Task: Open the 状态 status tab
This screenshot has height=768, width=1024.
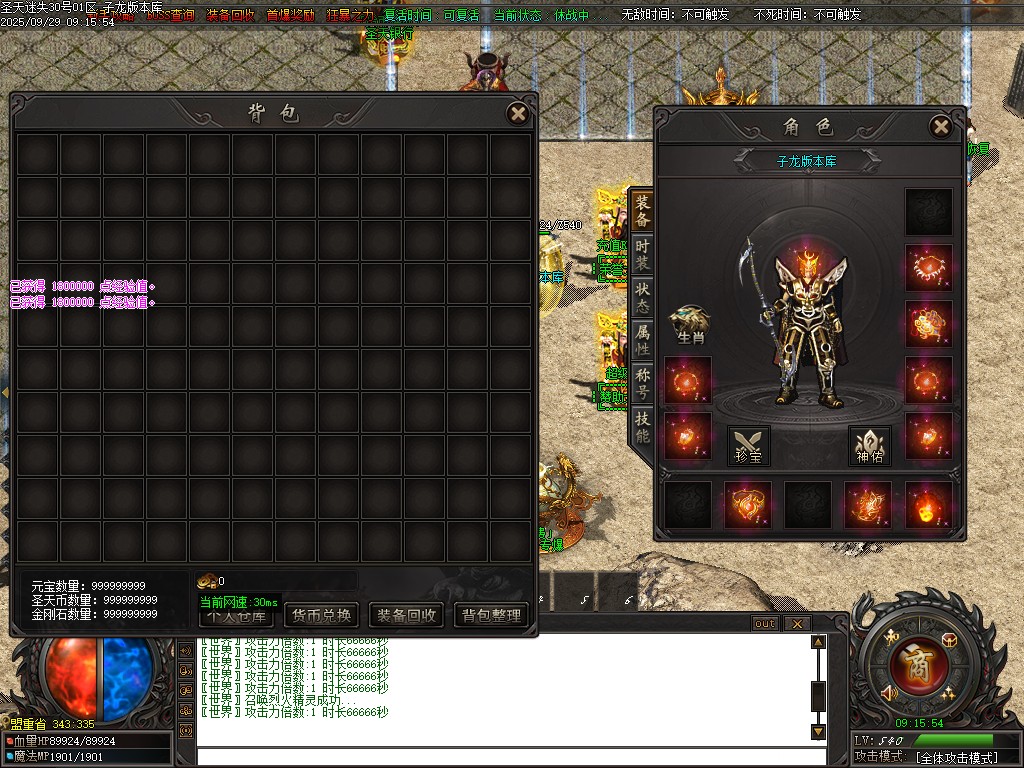Action: click(642, 297)
